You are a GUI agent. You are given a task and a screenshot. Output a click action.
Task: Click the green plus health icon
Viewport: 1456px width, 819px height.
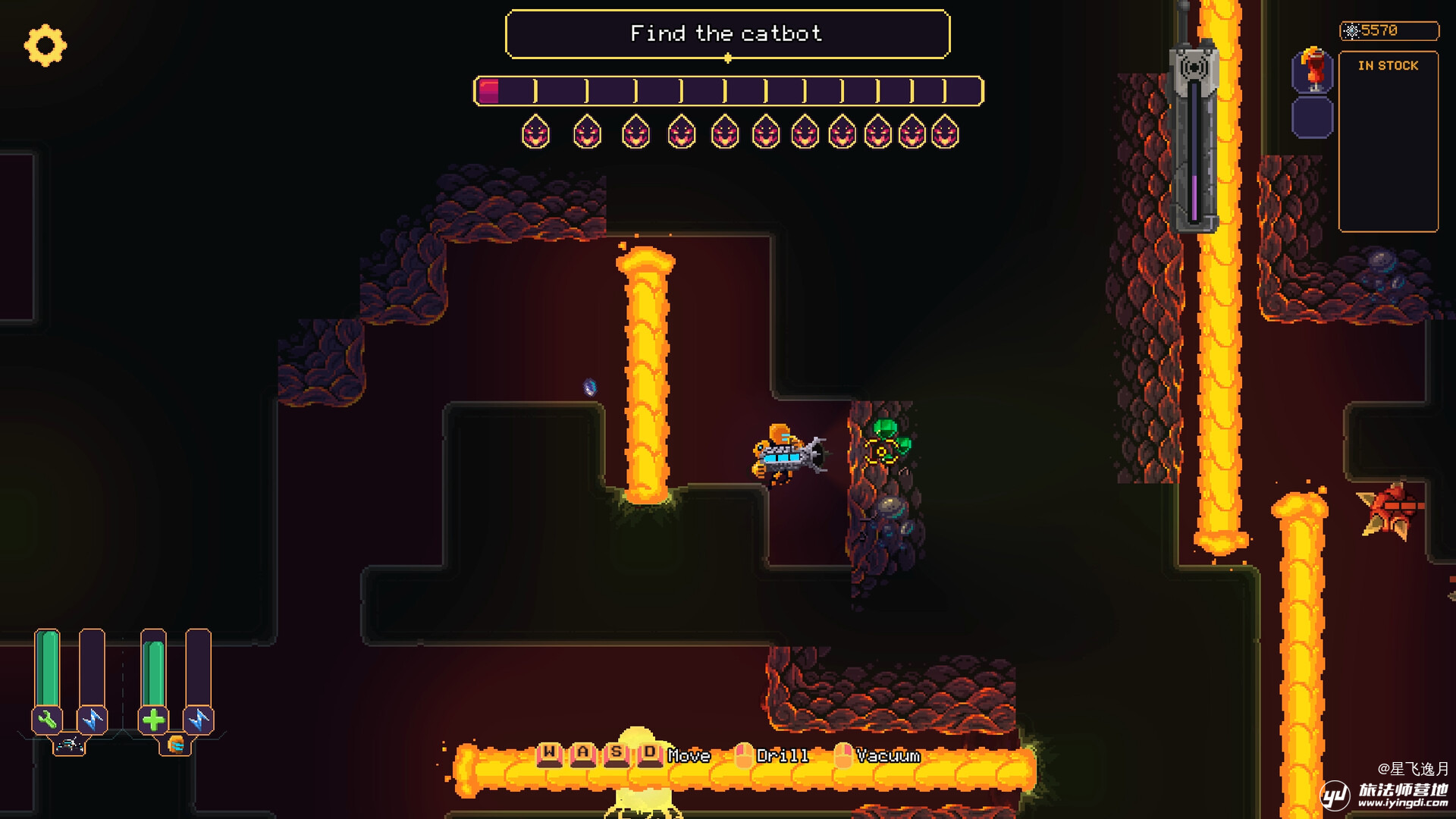[x=153, y=719]
